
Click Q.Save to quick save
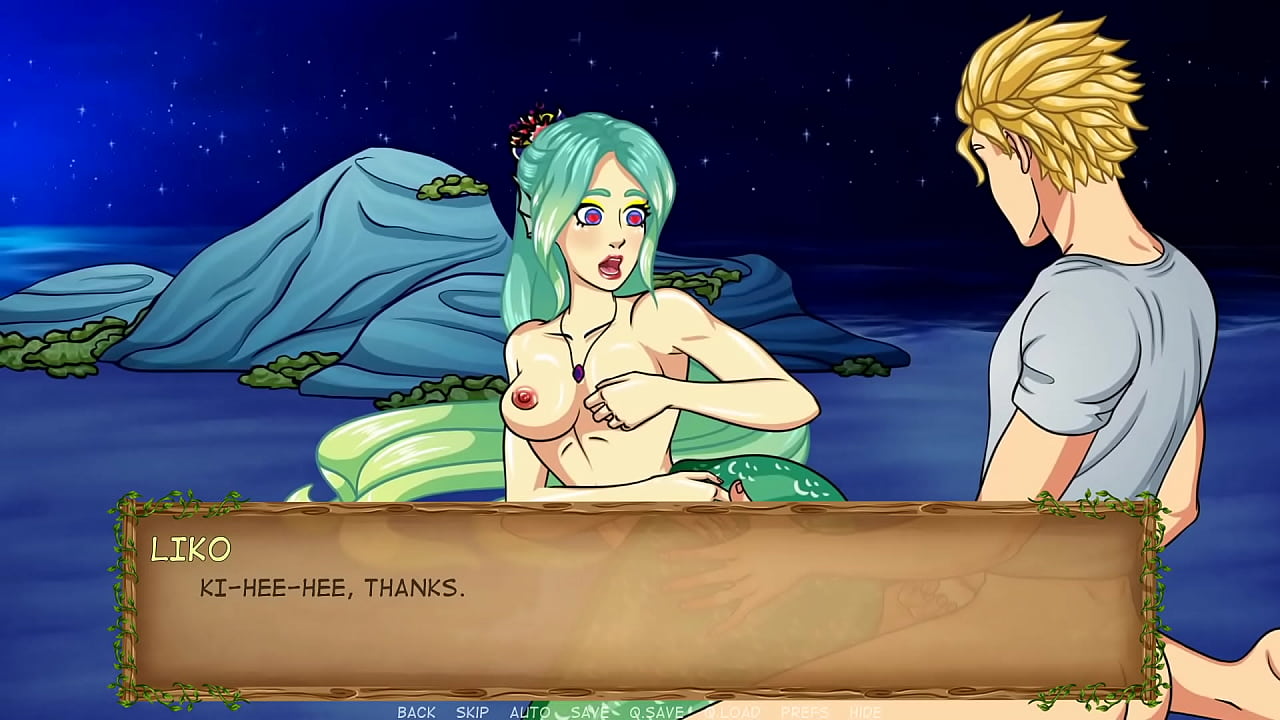(x=655, y=712)
